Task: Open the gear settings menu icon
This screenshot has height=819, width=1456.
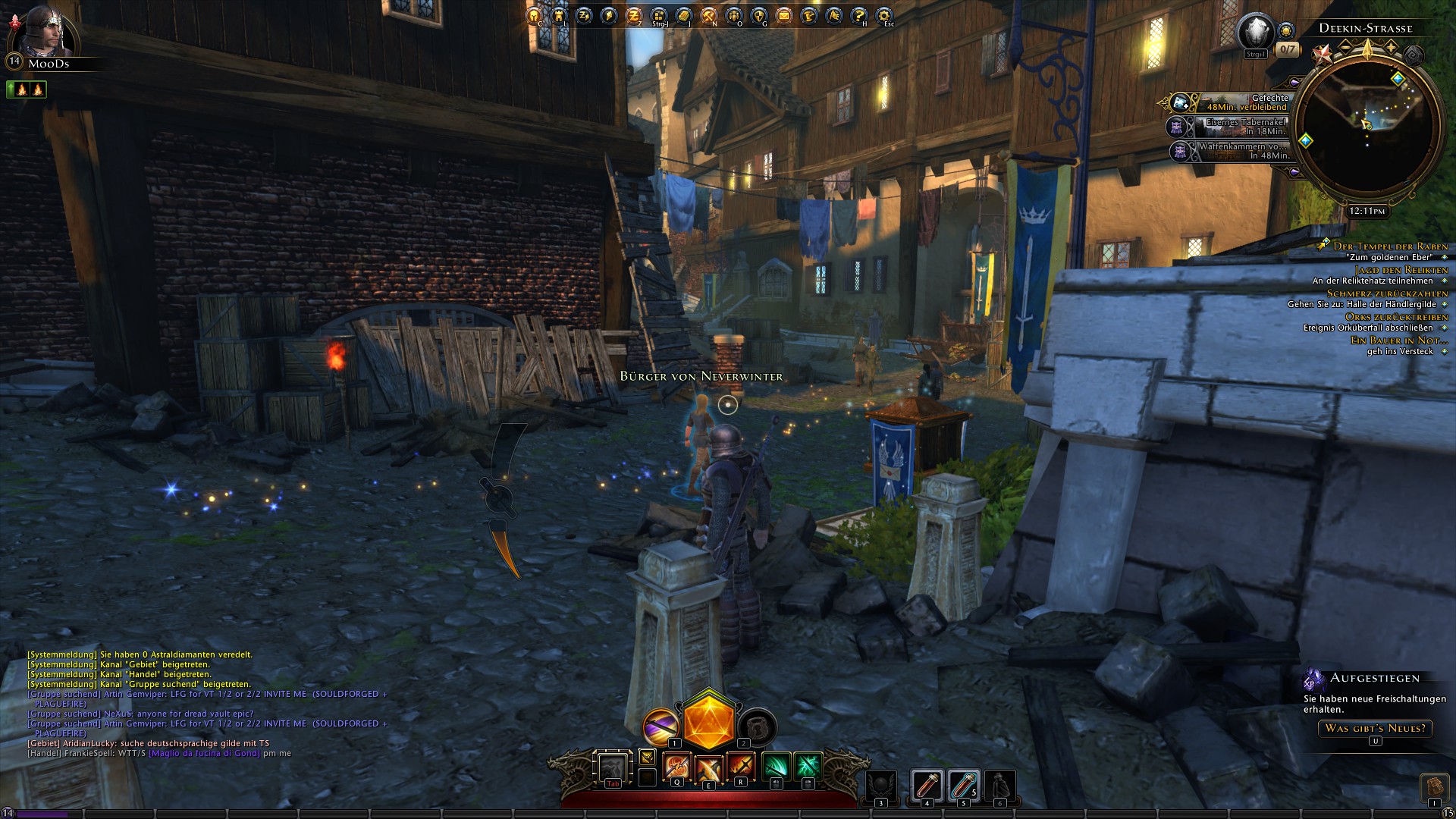Action: tap(884, 15)
